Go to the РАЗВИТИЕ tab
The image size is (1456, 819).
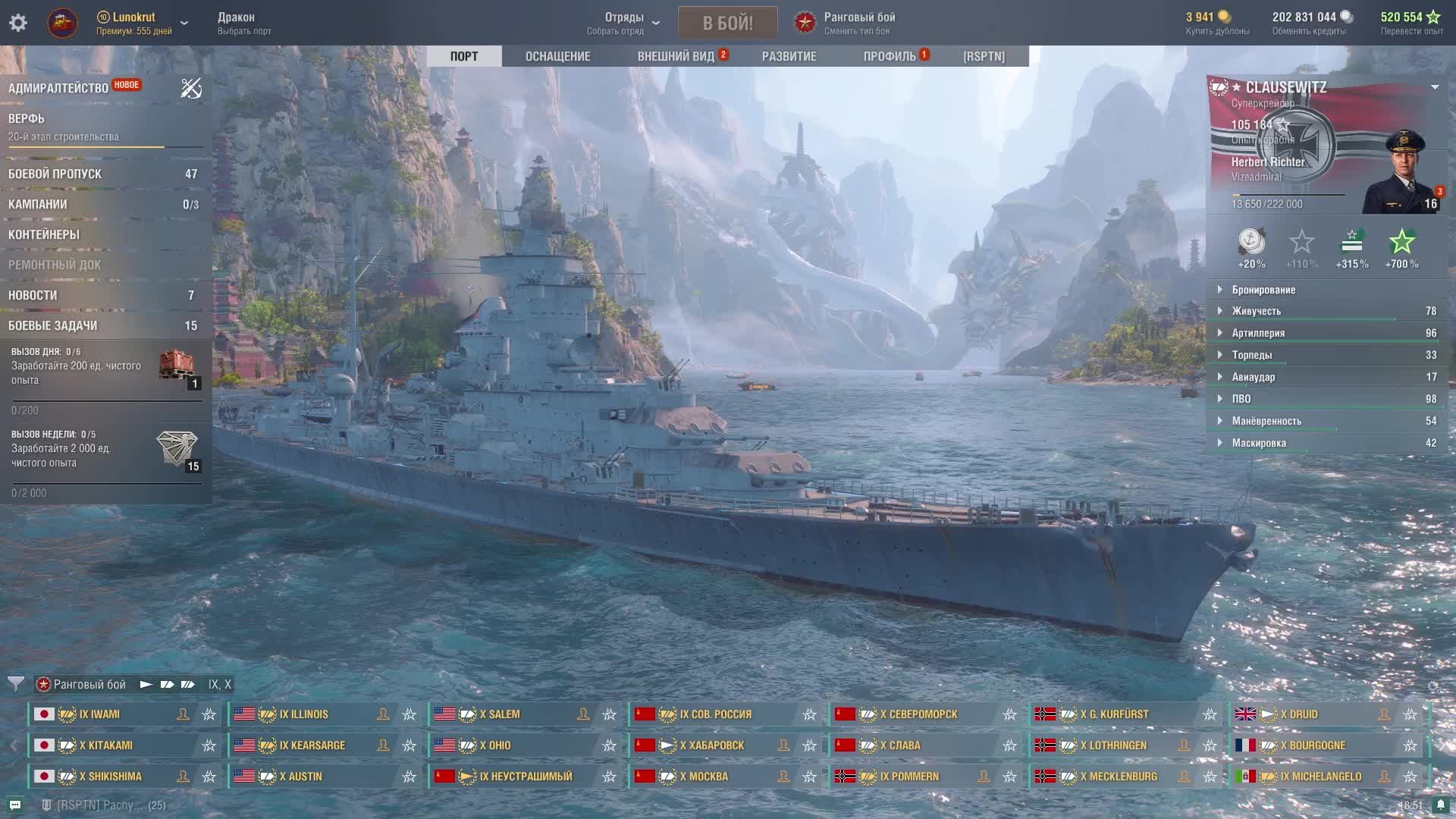(789, 56)
